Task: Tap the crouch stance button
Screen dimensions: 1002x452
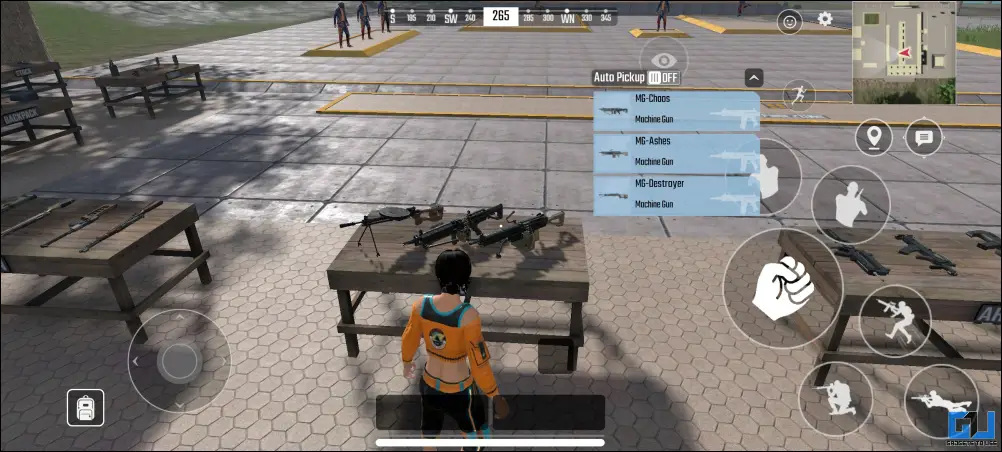Action: pyautogui.click(x=894, y=321)
